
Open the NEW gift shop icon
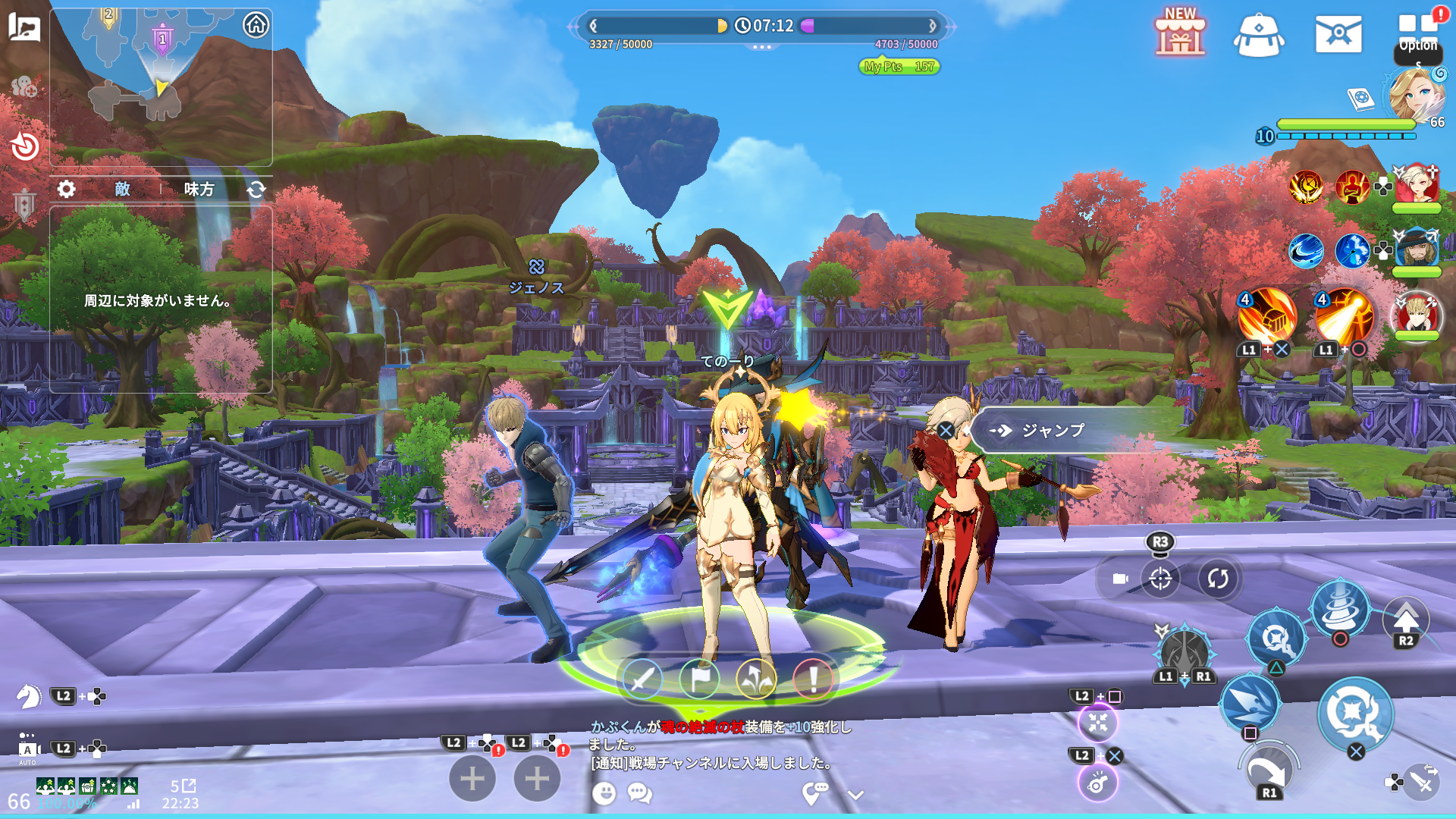(1180, 33)
